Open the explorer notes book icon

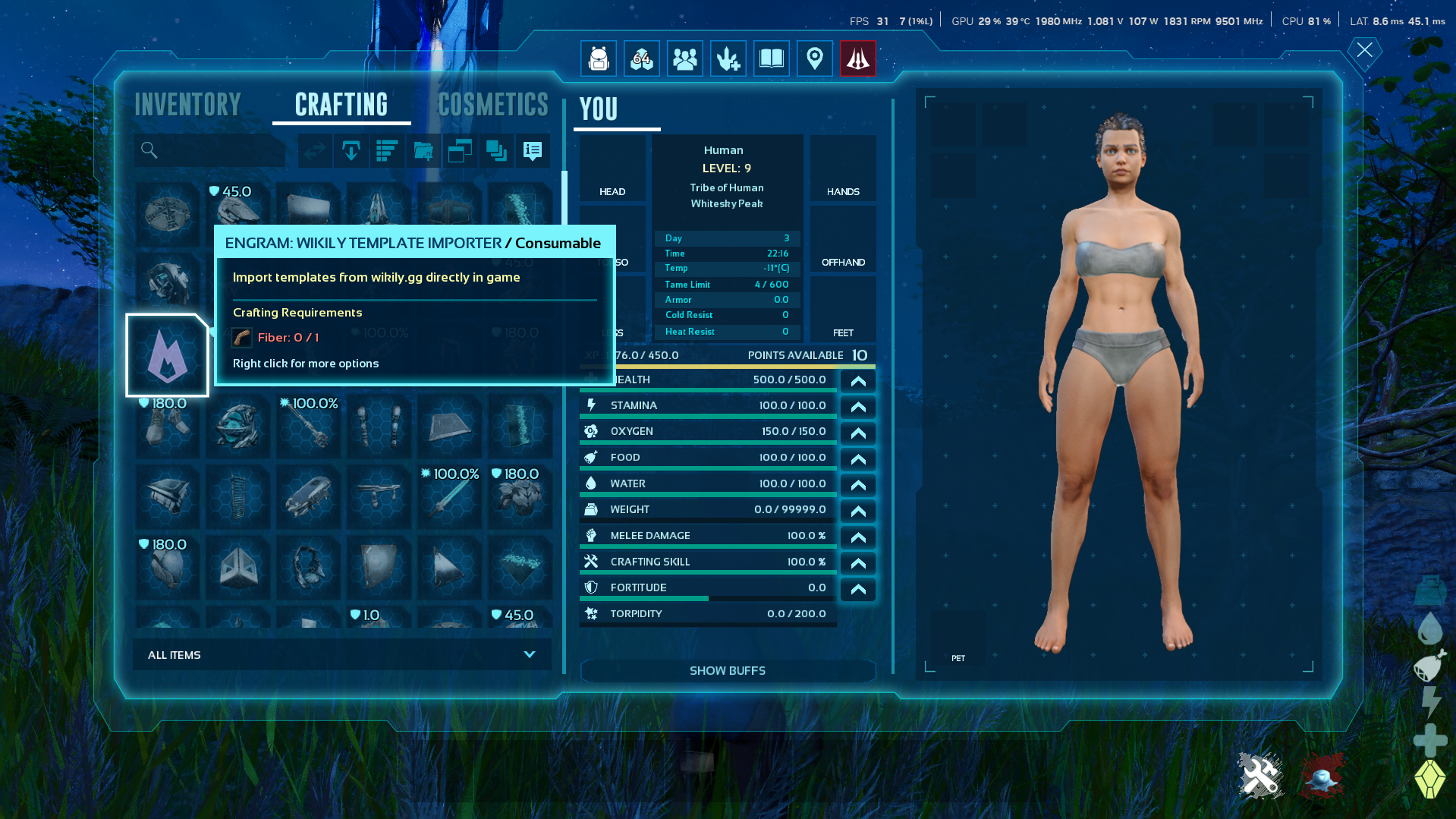771,58
